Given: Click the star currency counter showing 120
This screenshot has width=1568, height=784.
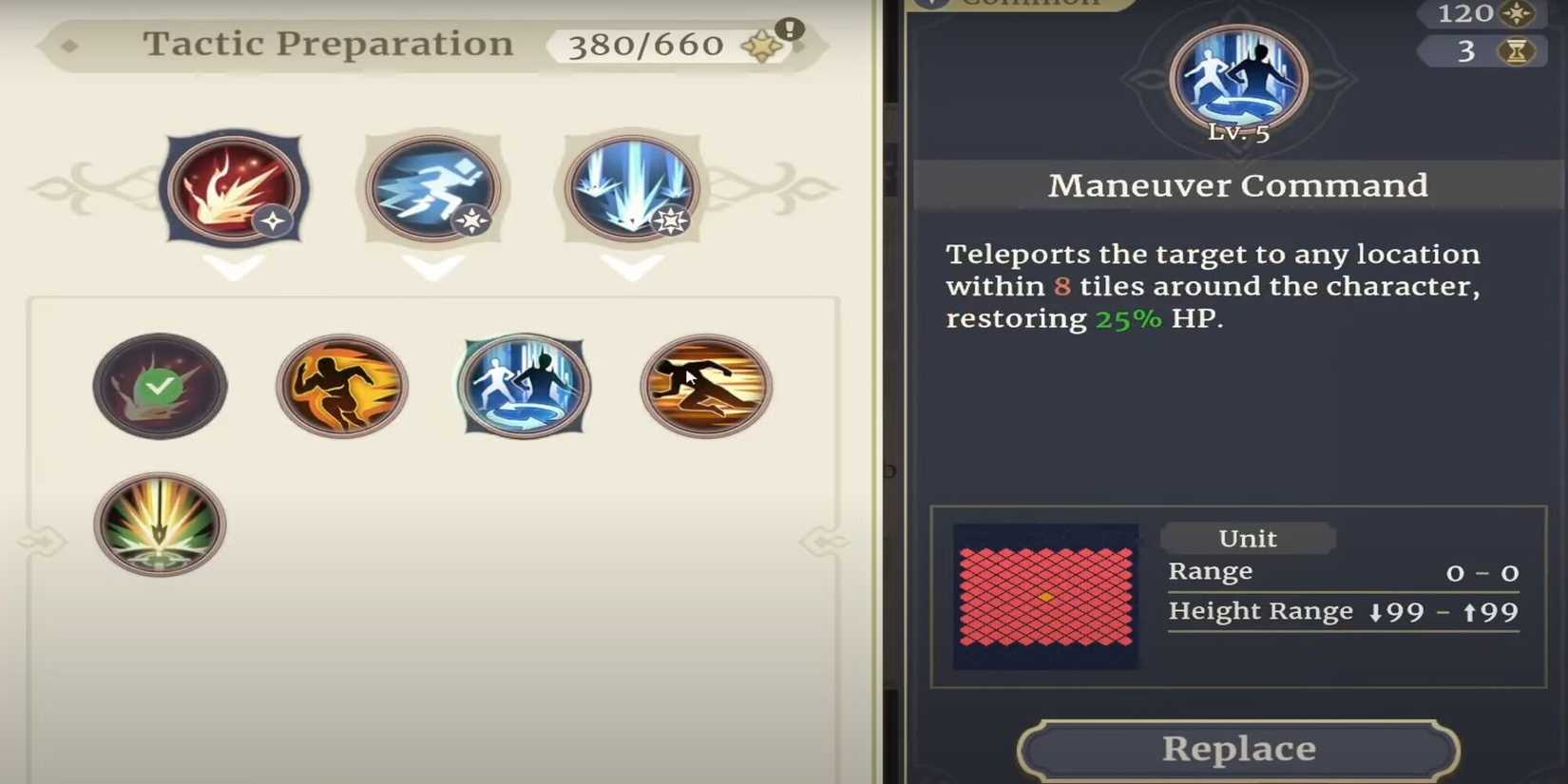Looking at the screenshot, I should pos(1478,14).
